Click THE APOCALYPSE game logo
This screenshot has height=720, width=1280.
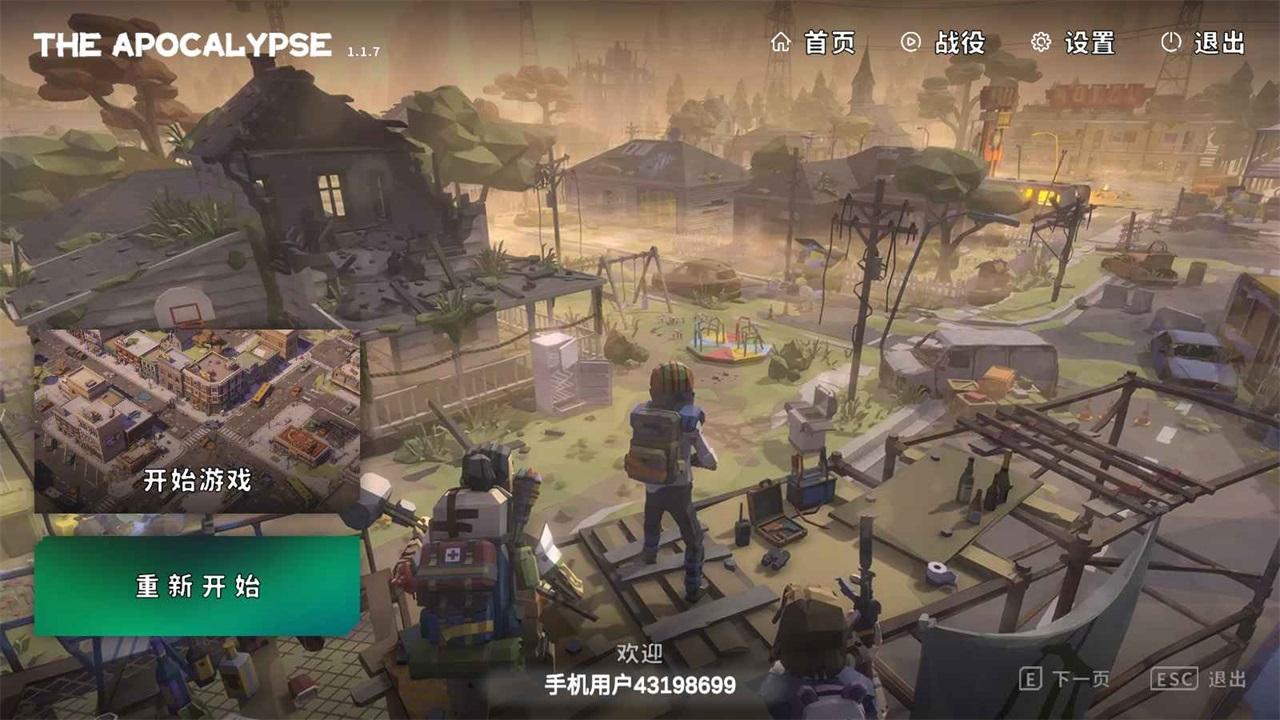click(183, 42)
